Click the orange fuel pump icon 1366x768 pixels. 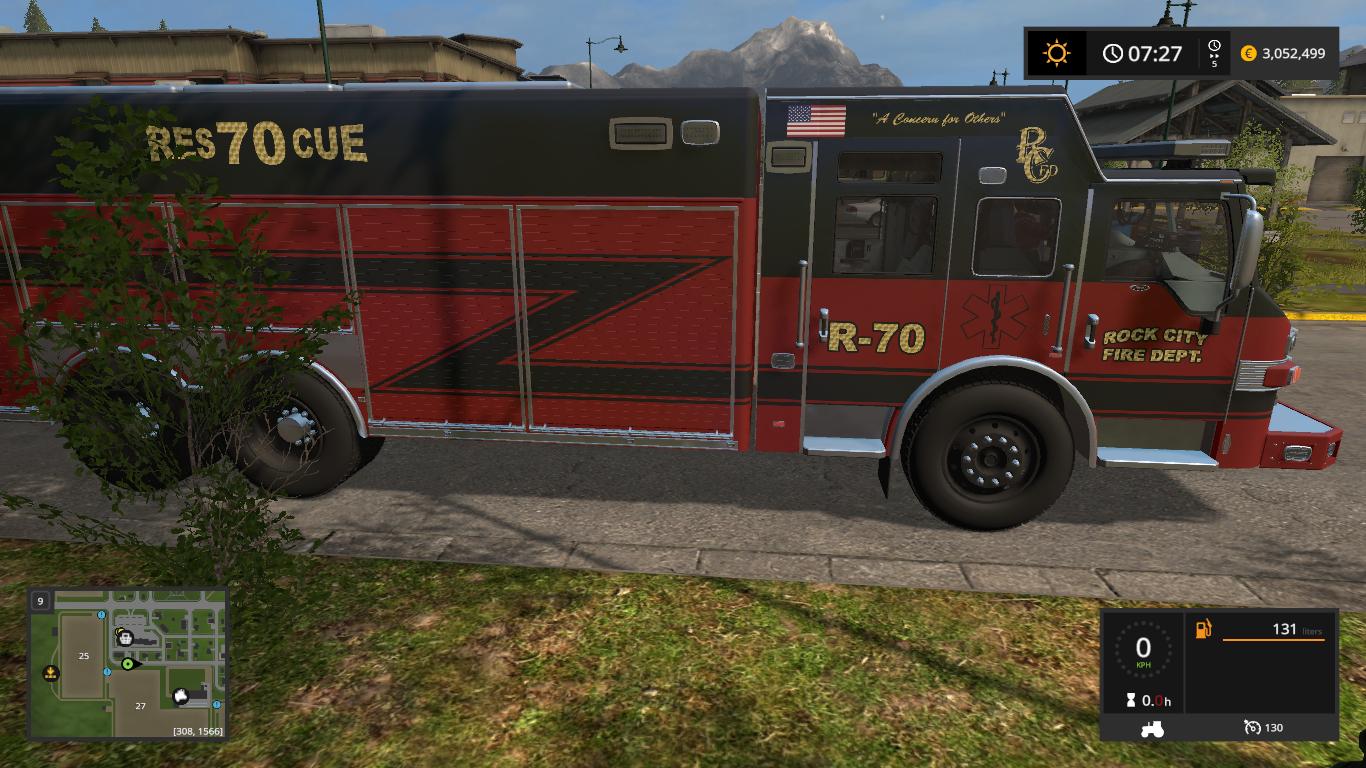click(1203, 629)
